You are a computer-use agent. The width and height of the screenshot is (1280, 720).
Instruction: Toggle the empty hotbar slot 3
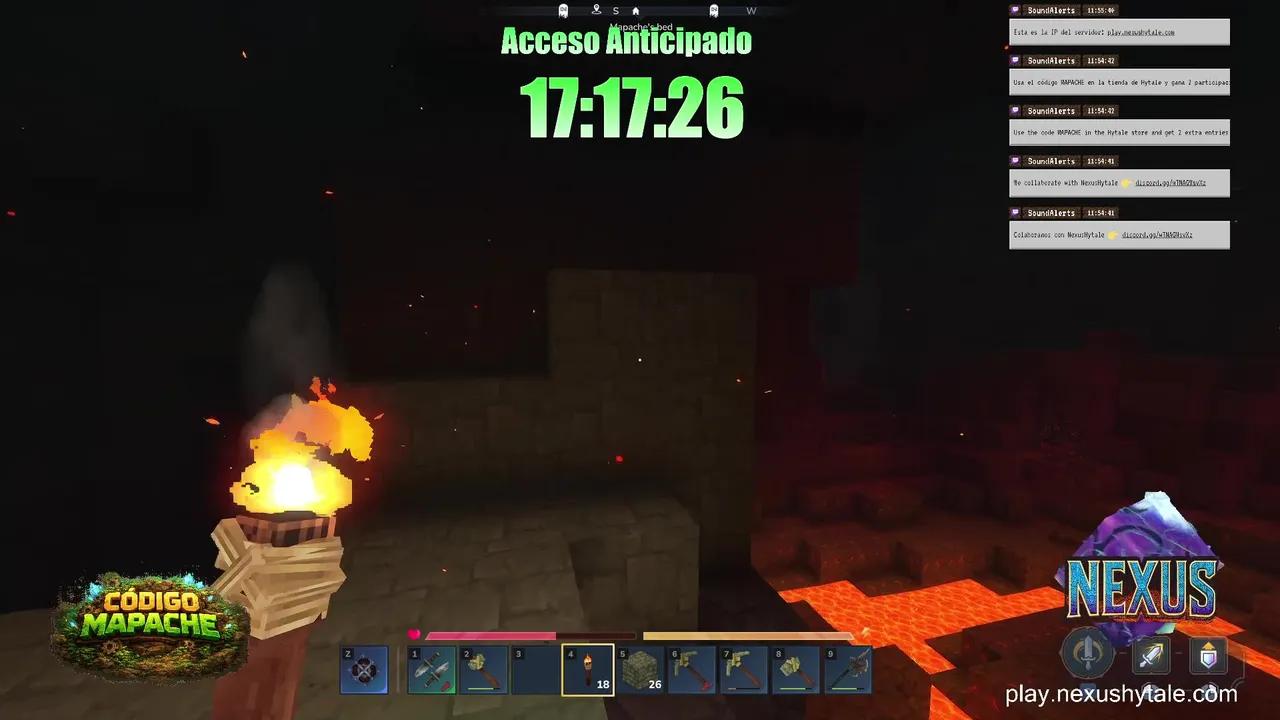click(x=533, y=668)
